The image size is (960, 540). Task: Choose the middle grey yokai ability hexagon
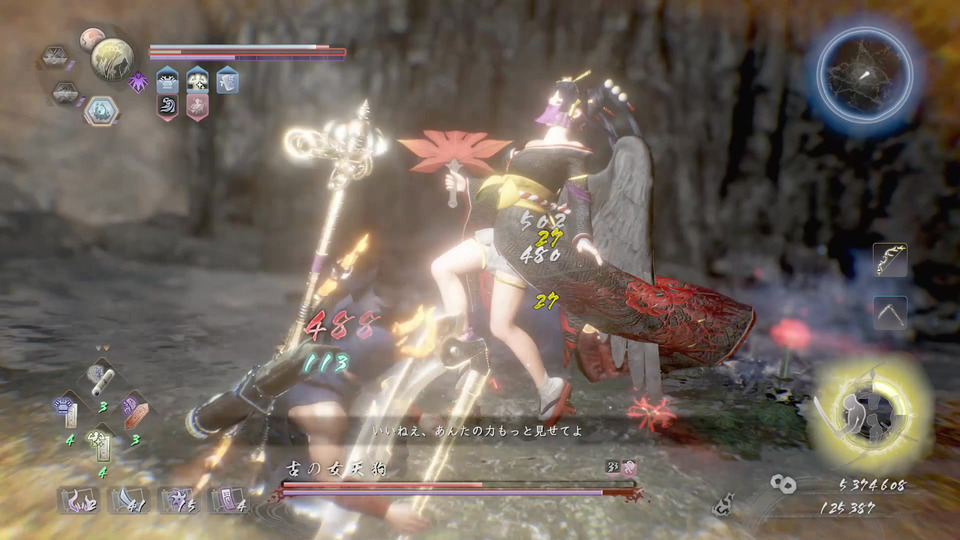[x=65, y=92]
